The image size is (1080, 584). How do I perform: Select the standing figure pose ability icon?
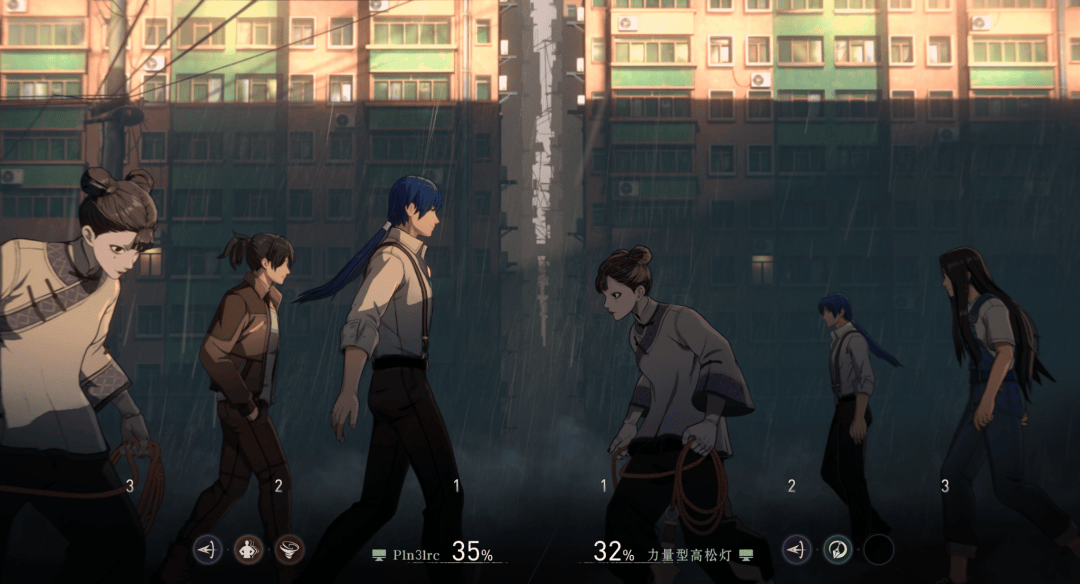point(248,549)
